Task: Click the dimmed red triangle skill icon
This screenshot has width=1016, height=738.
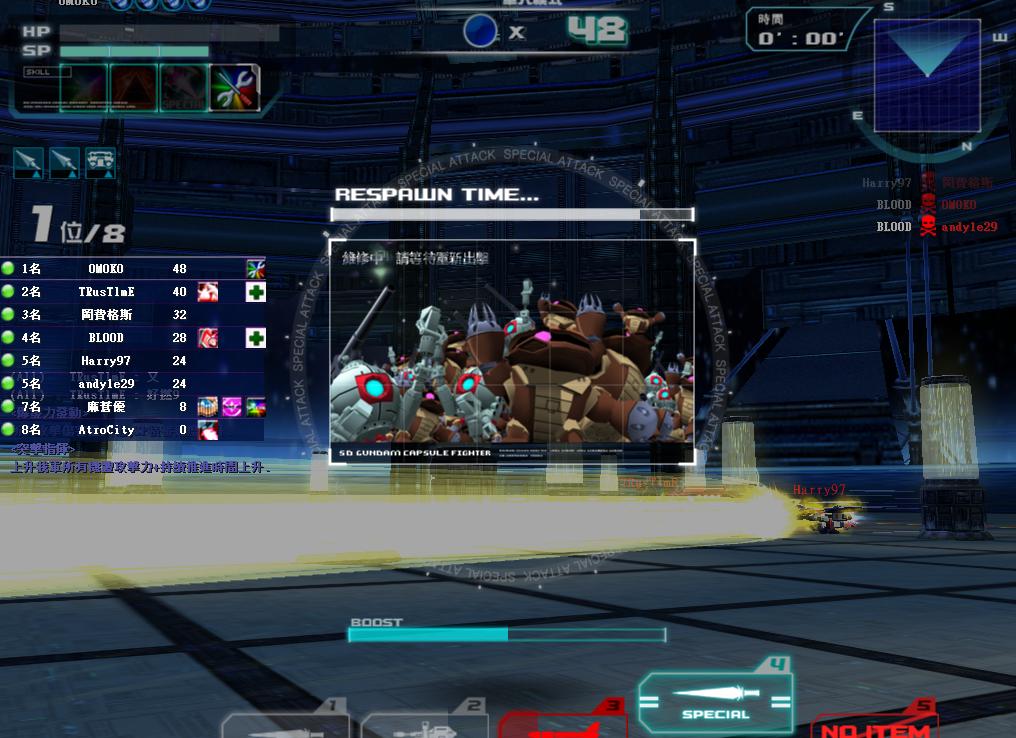Action: (133, 88)
